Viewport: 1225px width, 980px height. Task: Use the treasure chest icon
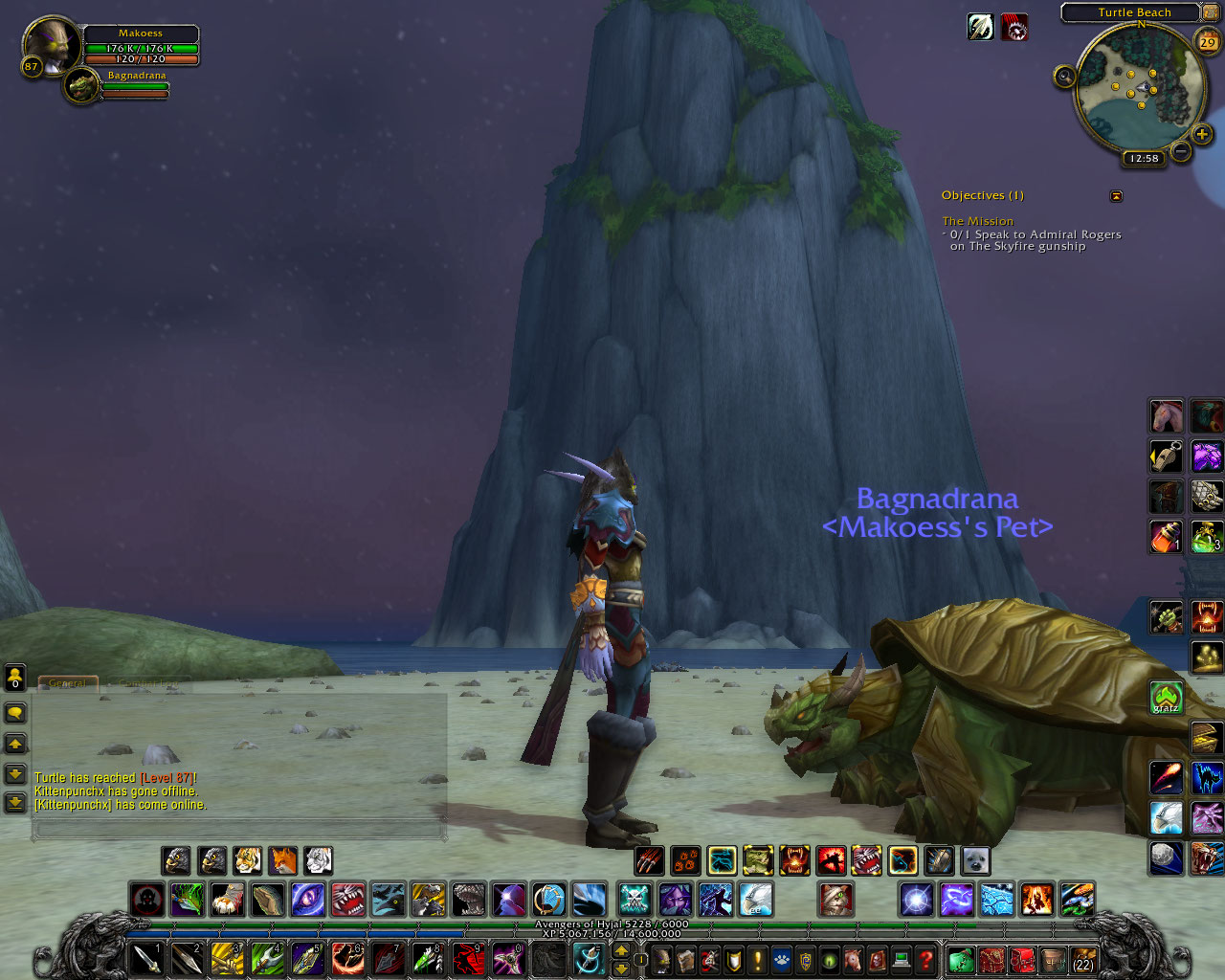[x=1206, y=738]
